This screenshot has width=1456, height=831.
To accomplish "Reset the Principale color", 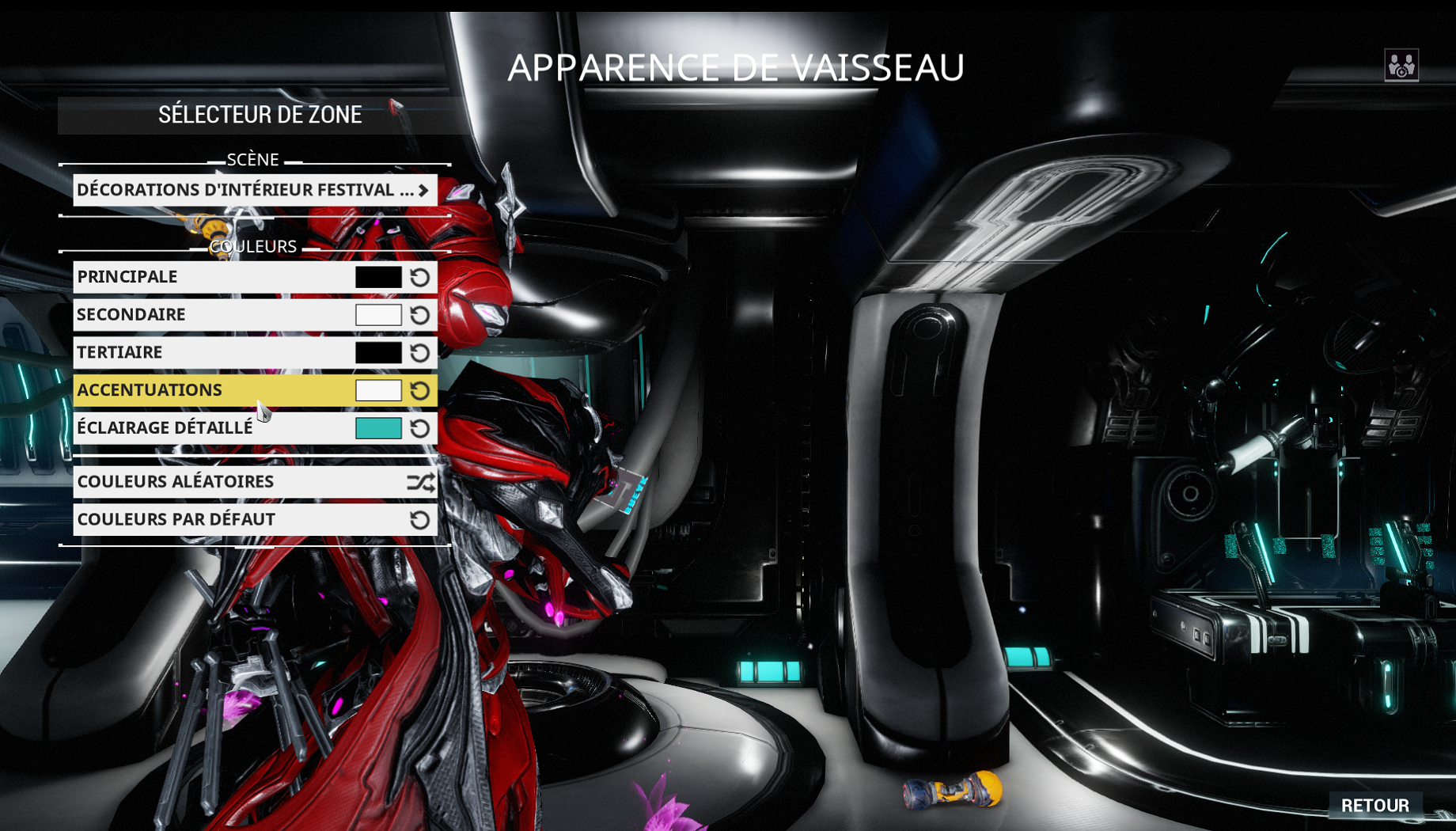I will coord(422,277).
